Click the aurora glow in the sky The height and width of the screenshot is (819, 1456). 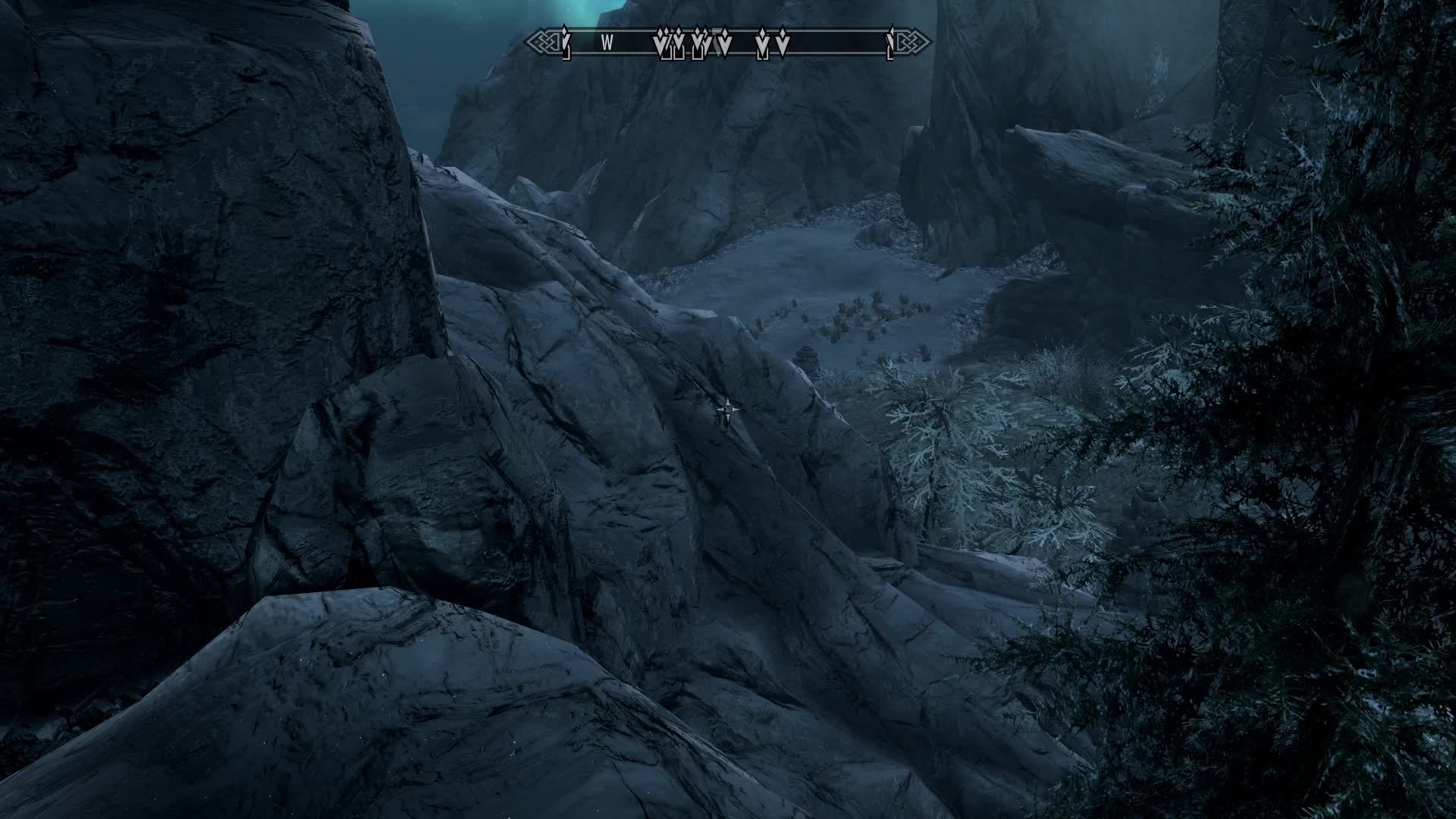[x=576, y=11]
